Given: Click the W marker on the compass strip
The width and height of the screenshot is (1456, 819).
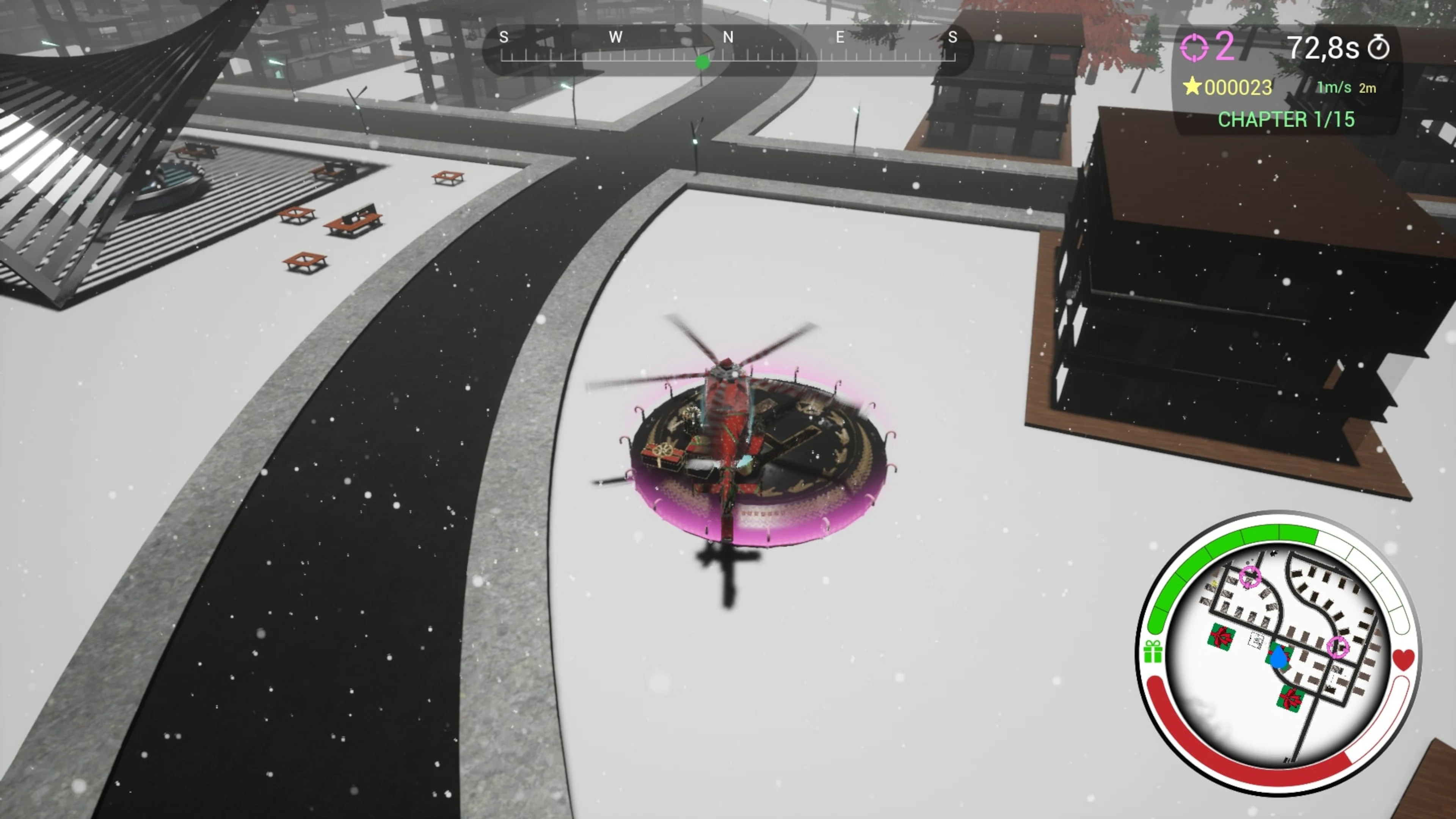Looking at the screenshot, I should (616, 38).
